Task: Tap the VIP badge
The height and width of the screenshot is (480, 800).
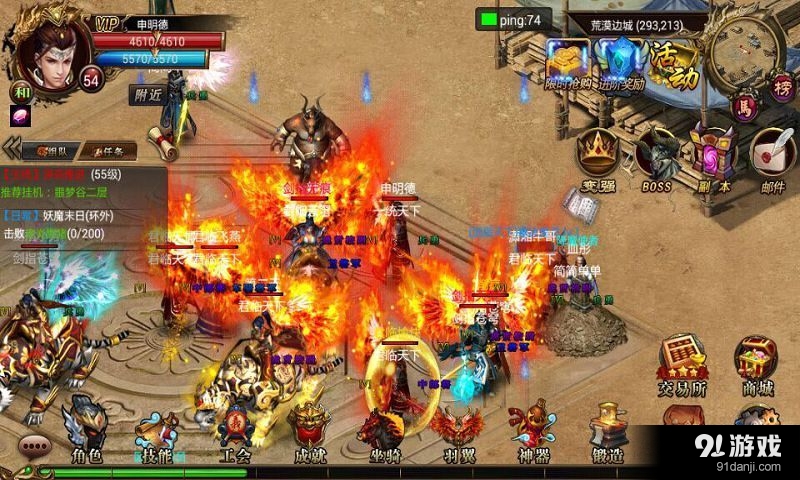Action: [108, 22]
